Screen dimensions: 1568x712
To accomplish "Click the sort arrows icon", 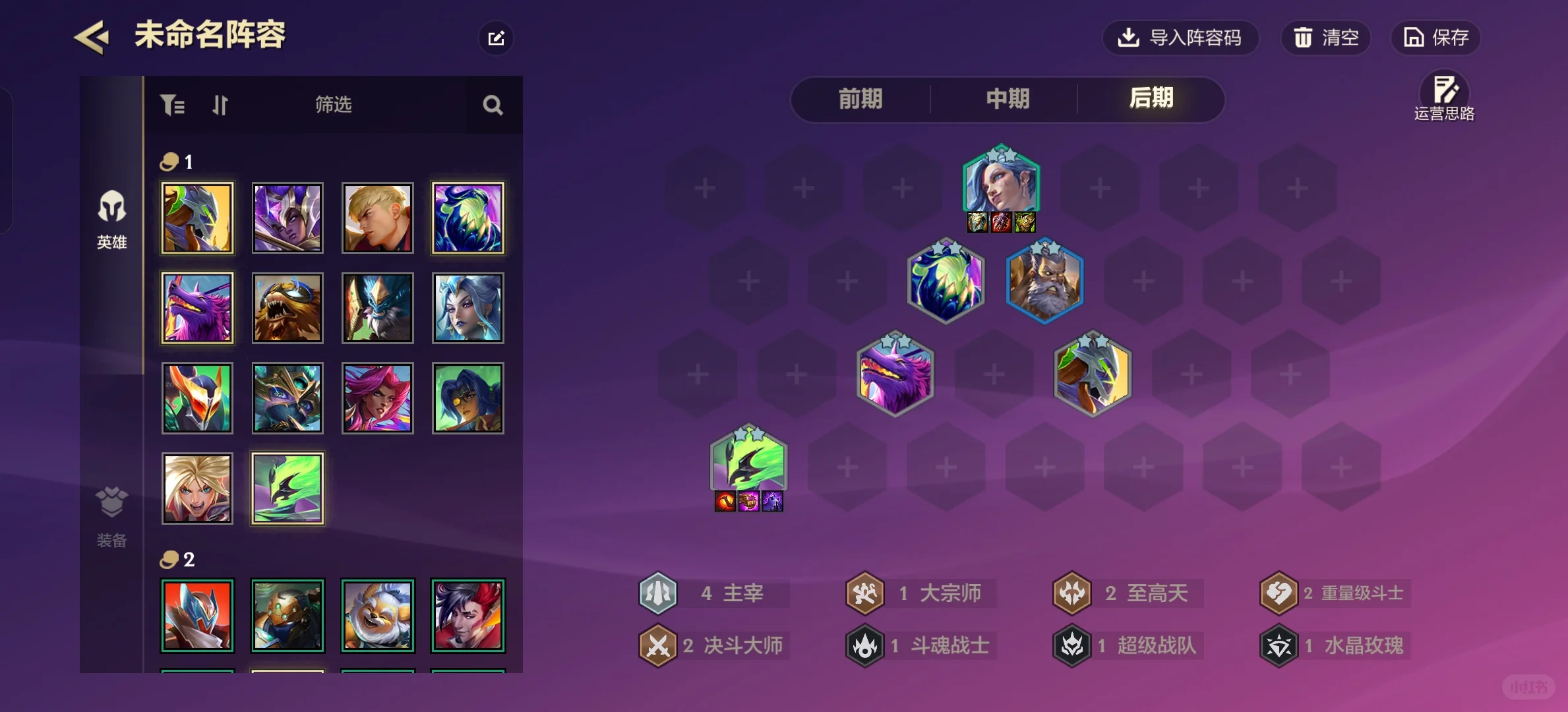I will [x=220, y=105].
